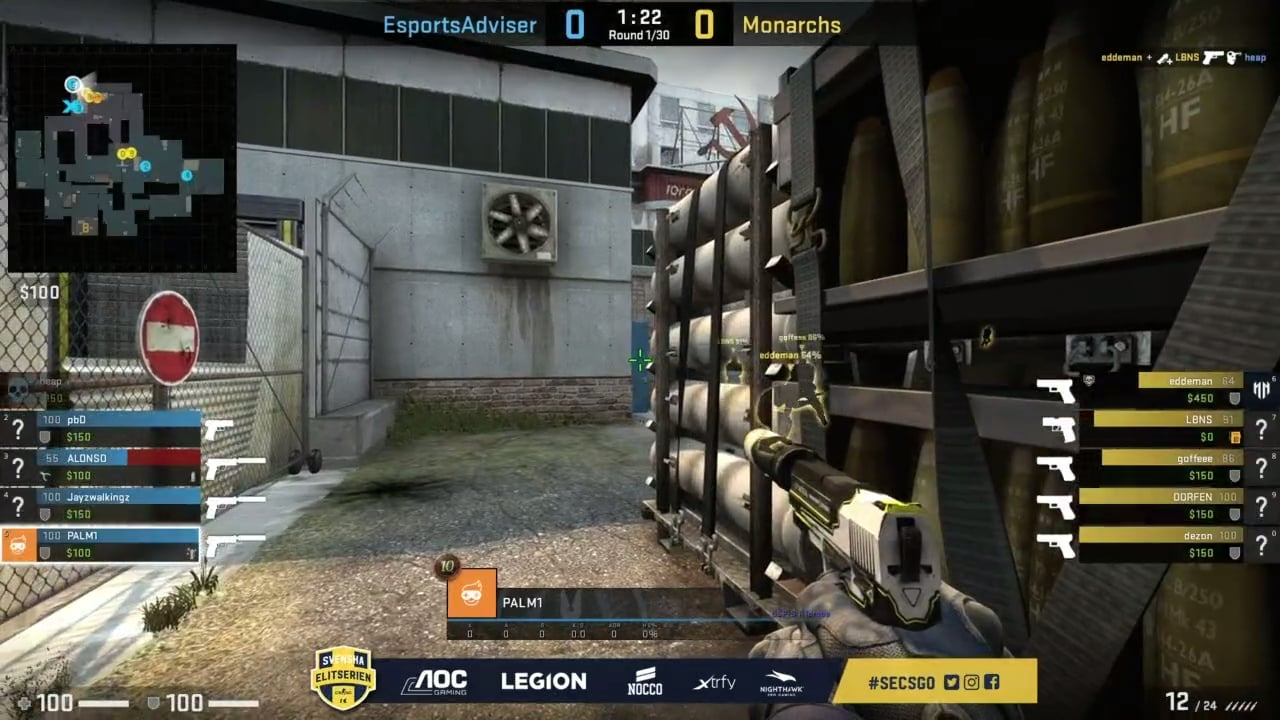This screenshot has height=720, width=1280.
Task: Click the Twitter icon beside #SECSGO
Action: tap(951, 683)
